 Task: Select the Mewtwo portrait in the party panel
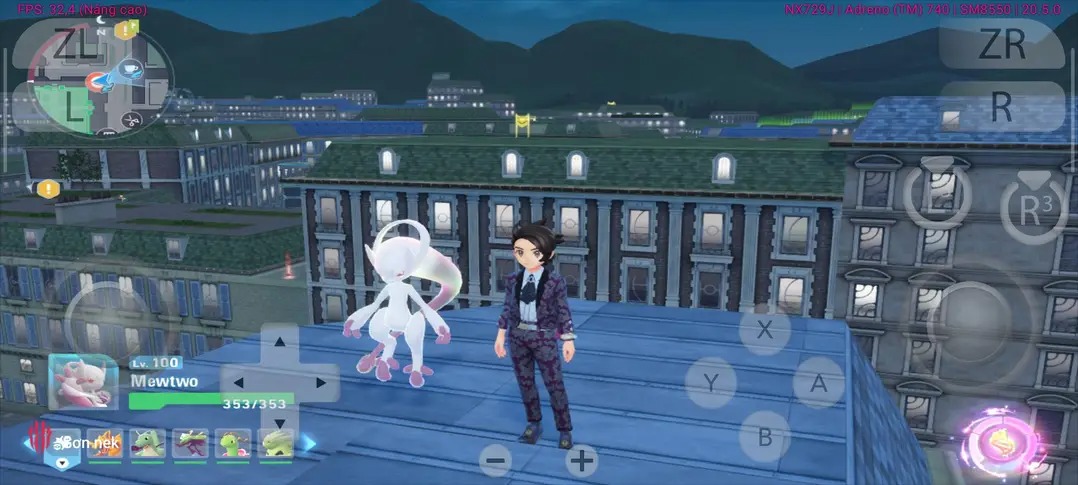[77, 380]
